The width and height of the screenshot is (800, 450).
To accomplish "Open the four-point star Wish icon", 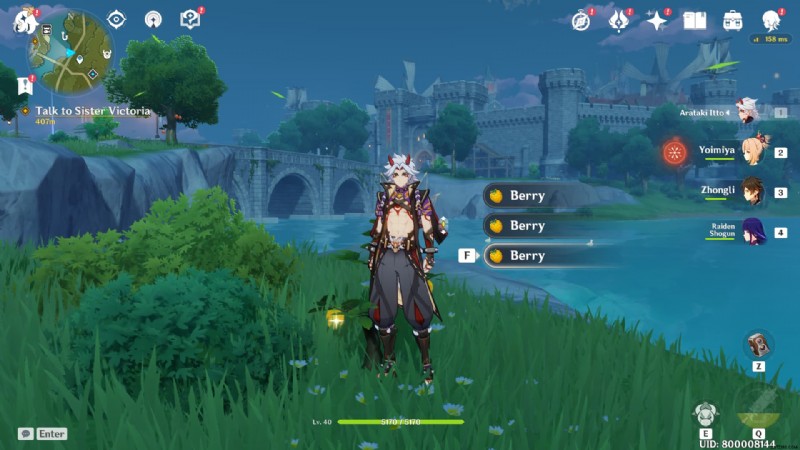I will pyautogui.click(x=657, y=20).
